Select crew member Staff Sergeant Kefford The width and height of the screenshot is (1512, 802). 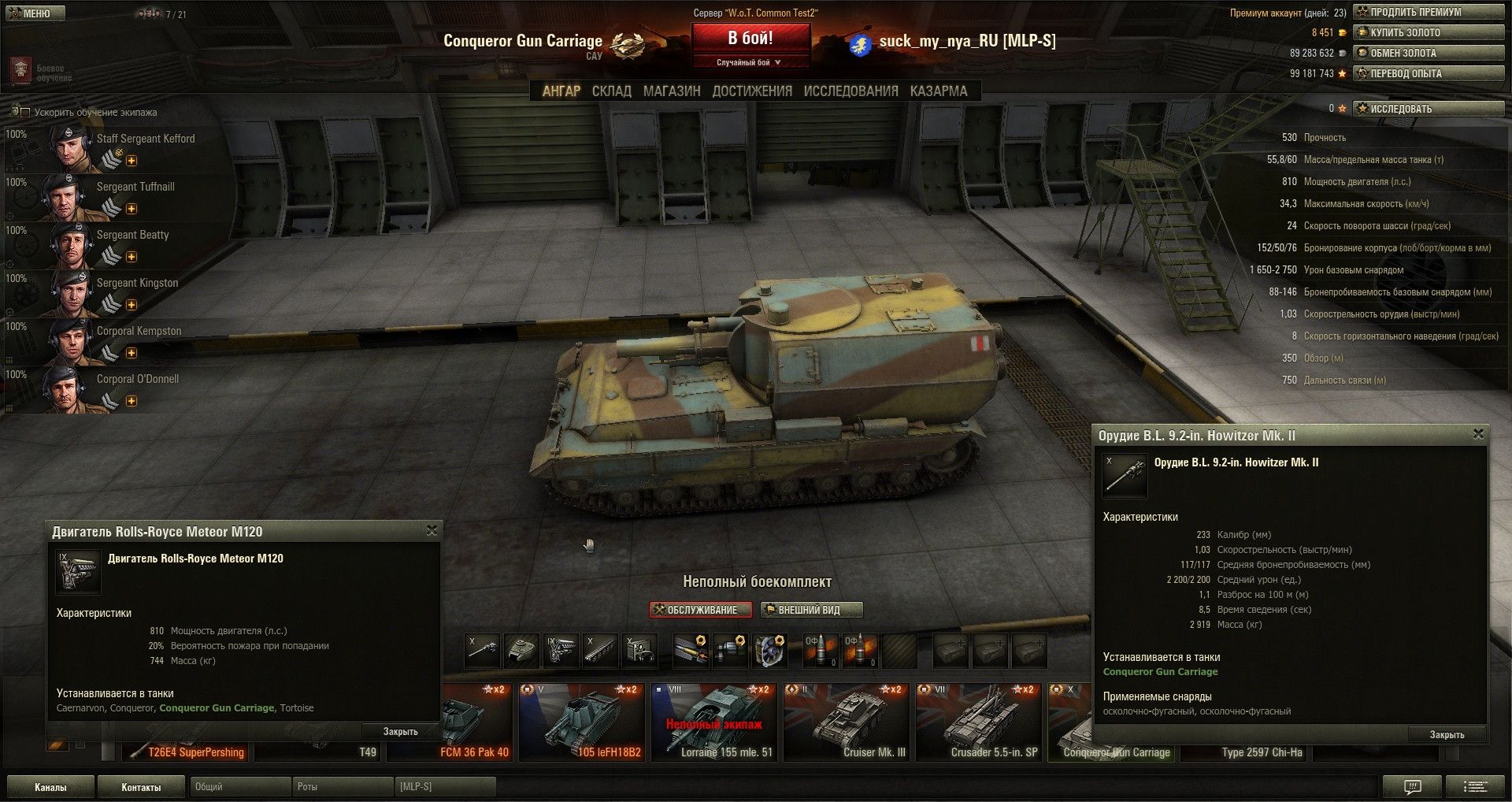point(118,147)
